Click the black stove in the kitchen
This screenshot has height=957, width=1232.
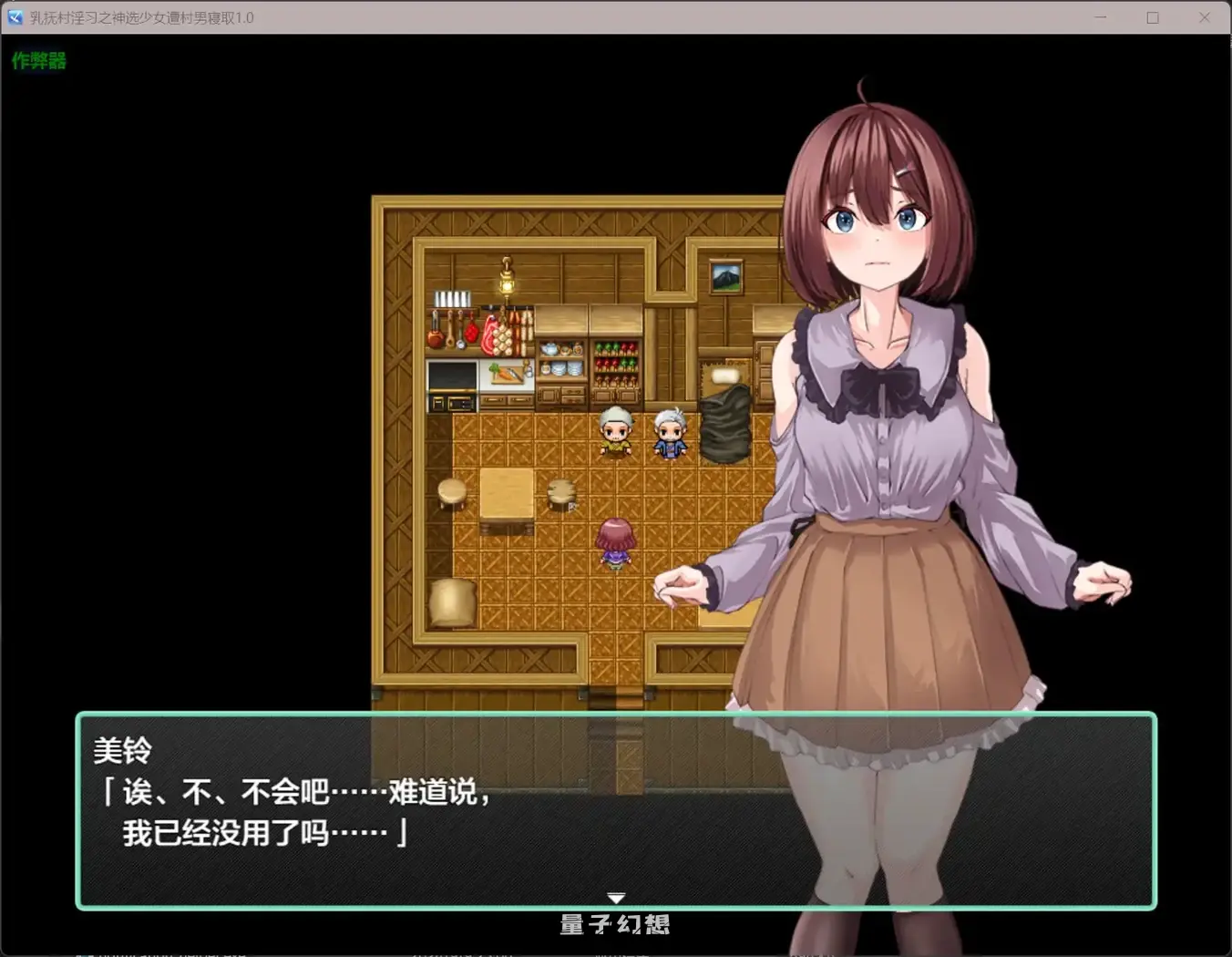pos(453,376)
